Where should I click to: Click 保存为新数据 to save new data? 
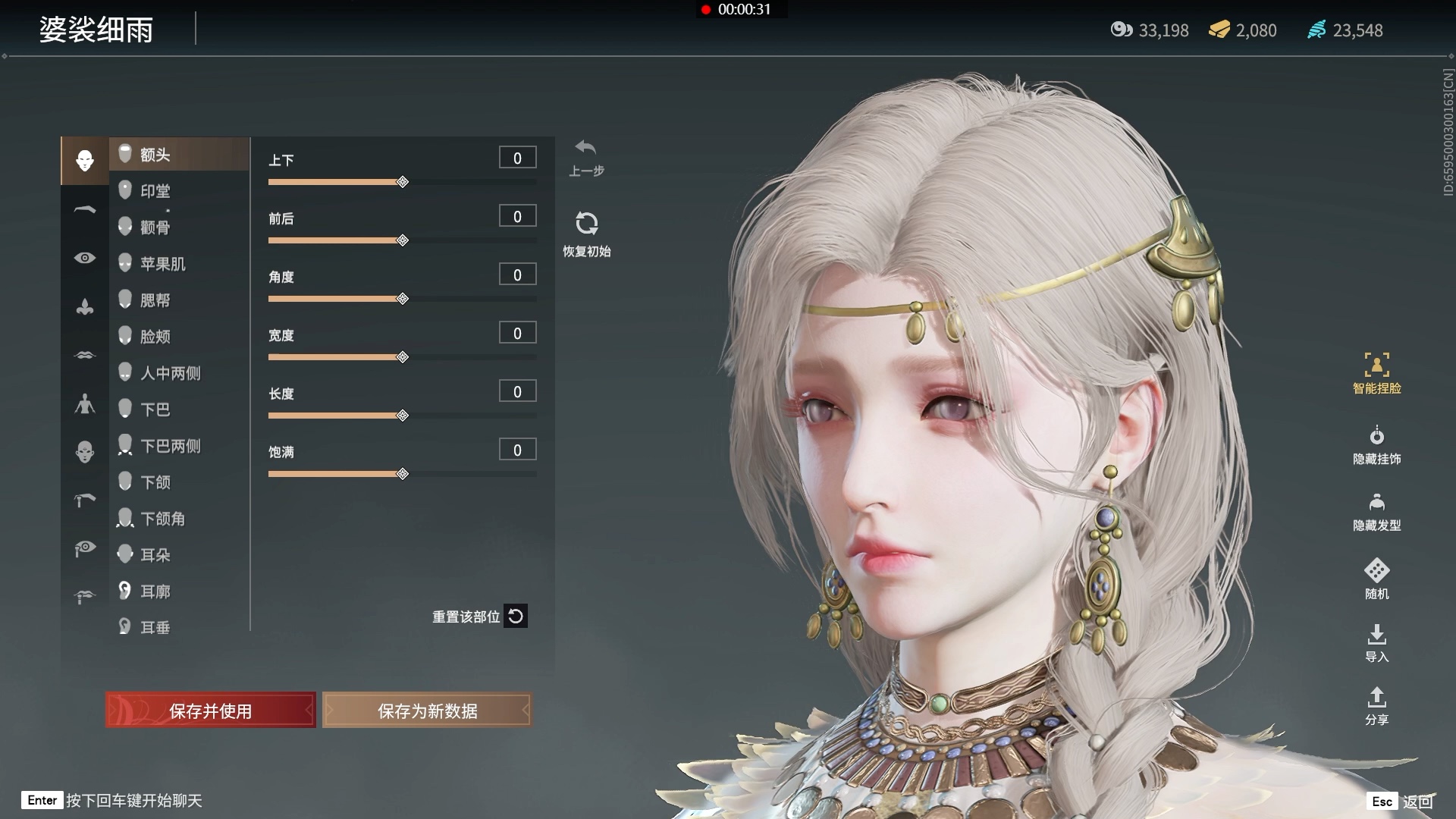click(x=427, y=711)
